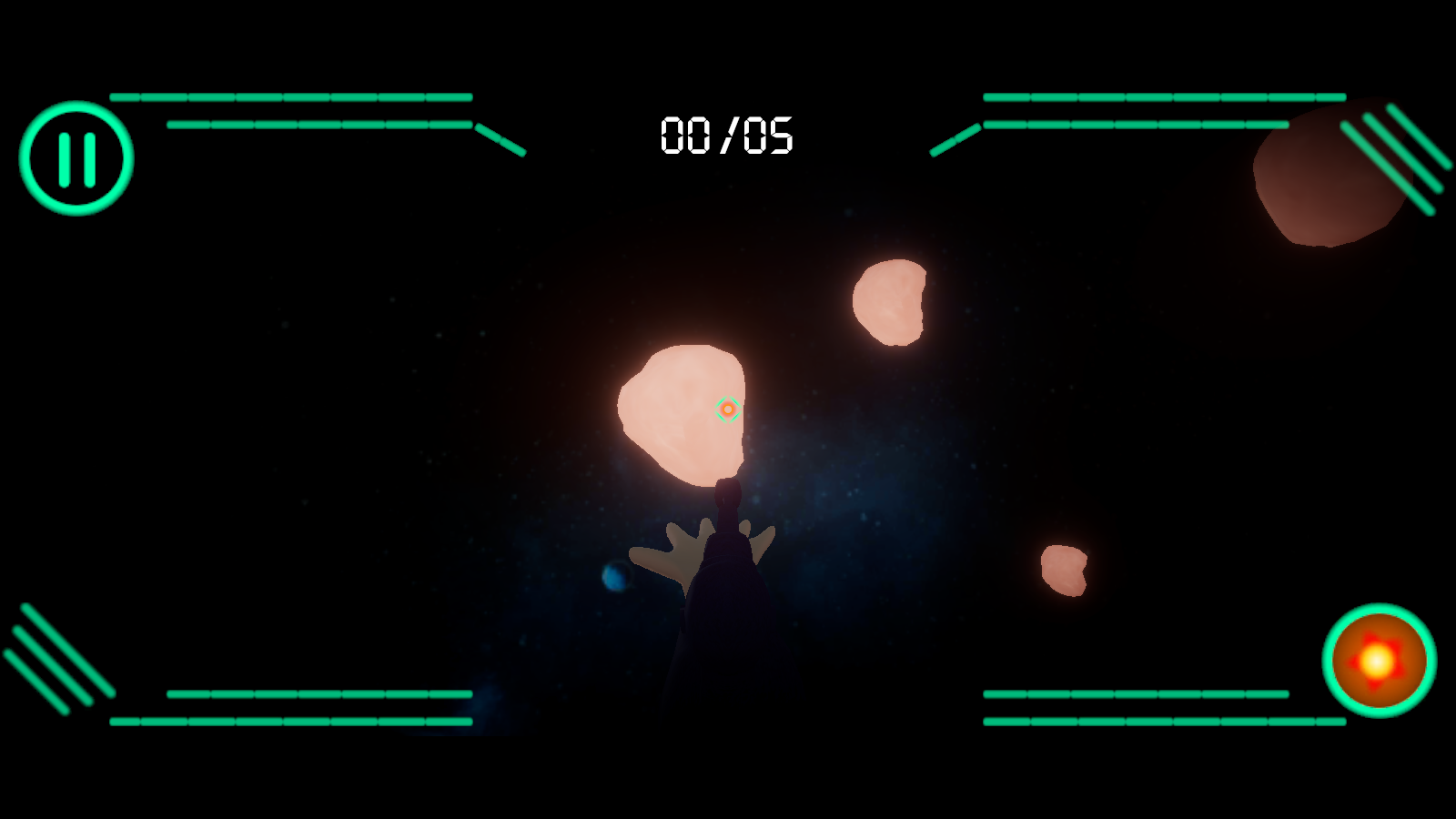Select the top-left HUD segmented bar
This screenshot has width=1456, height=819.
291,96
